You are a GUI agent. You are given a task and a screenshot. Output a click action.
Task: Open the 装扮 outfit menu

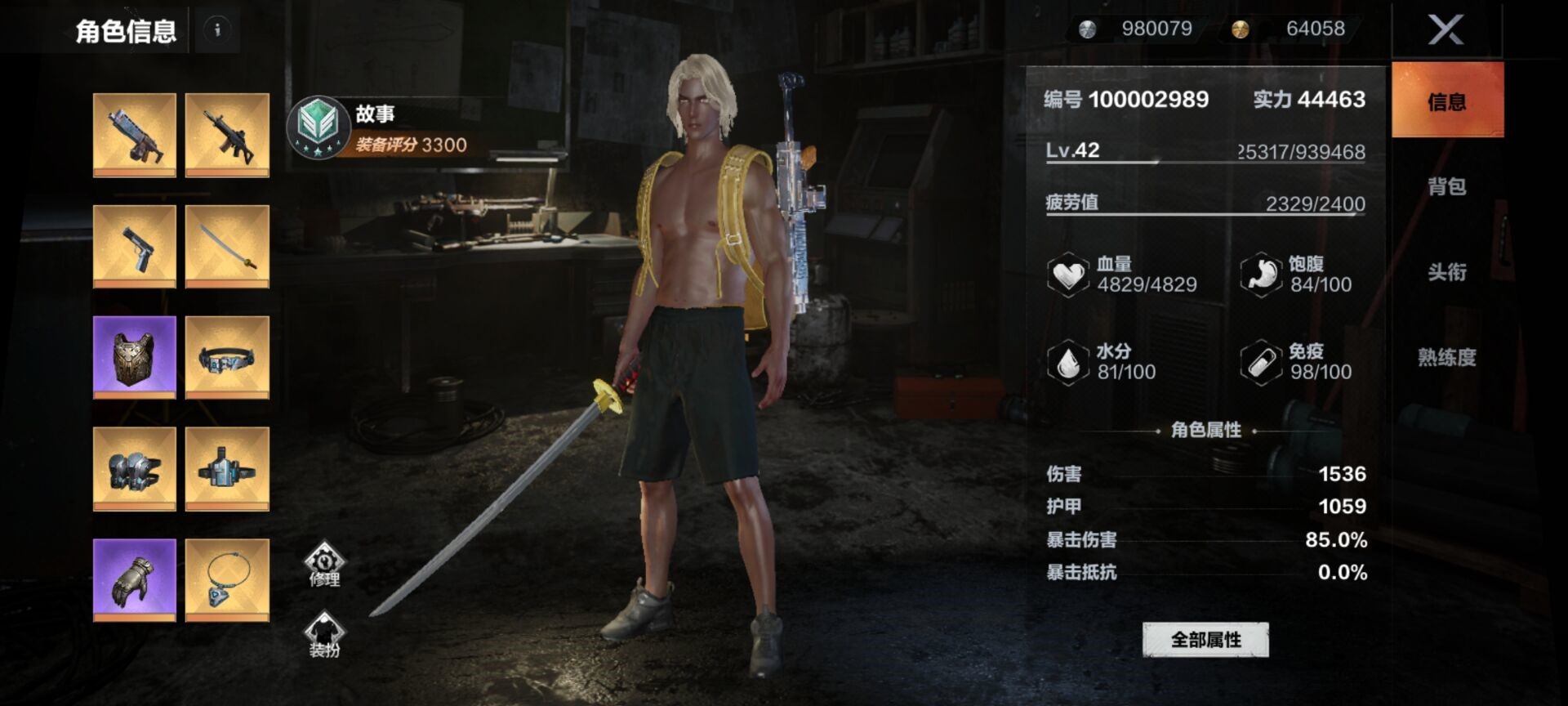[324, 635]
